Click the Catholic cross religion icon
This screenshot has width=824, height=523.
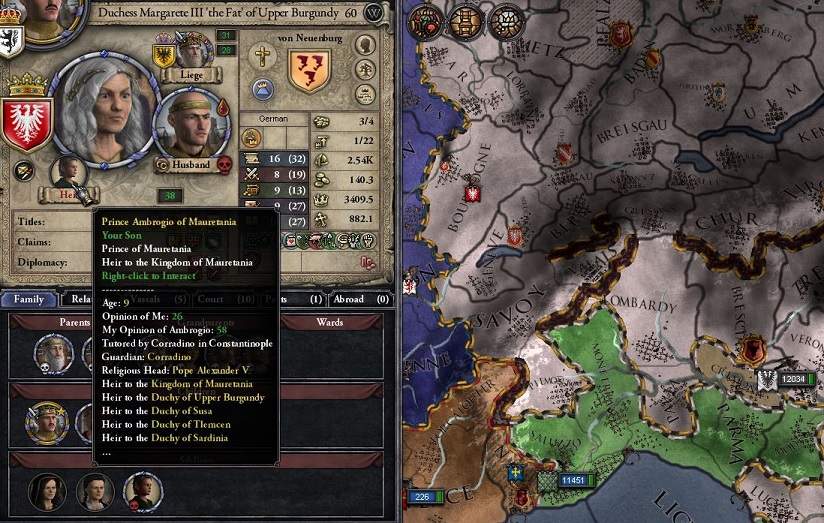[264, 56]
